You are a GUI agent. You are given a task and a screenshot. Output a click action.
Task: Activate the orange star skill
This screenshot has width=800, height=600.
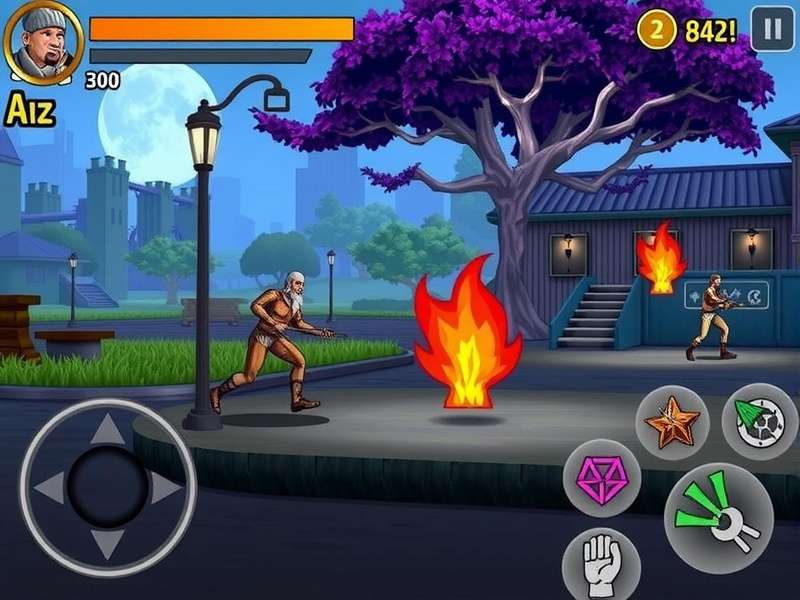[x=672, y=422]
